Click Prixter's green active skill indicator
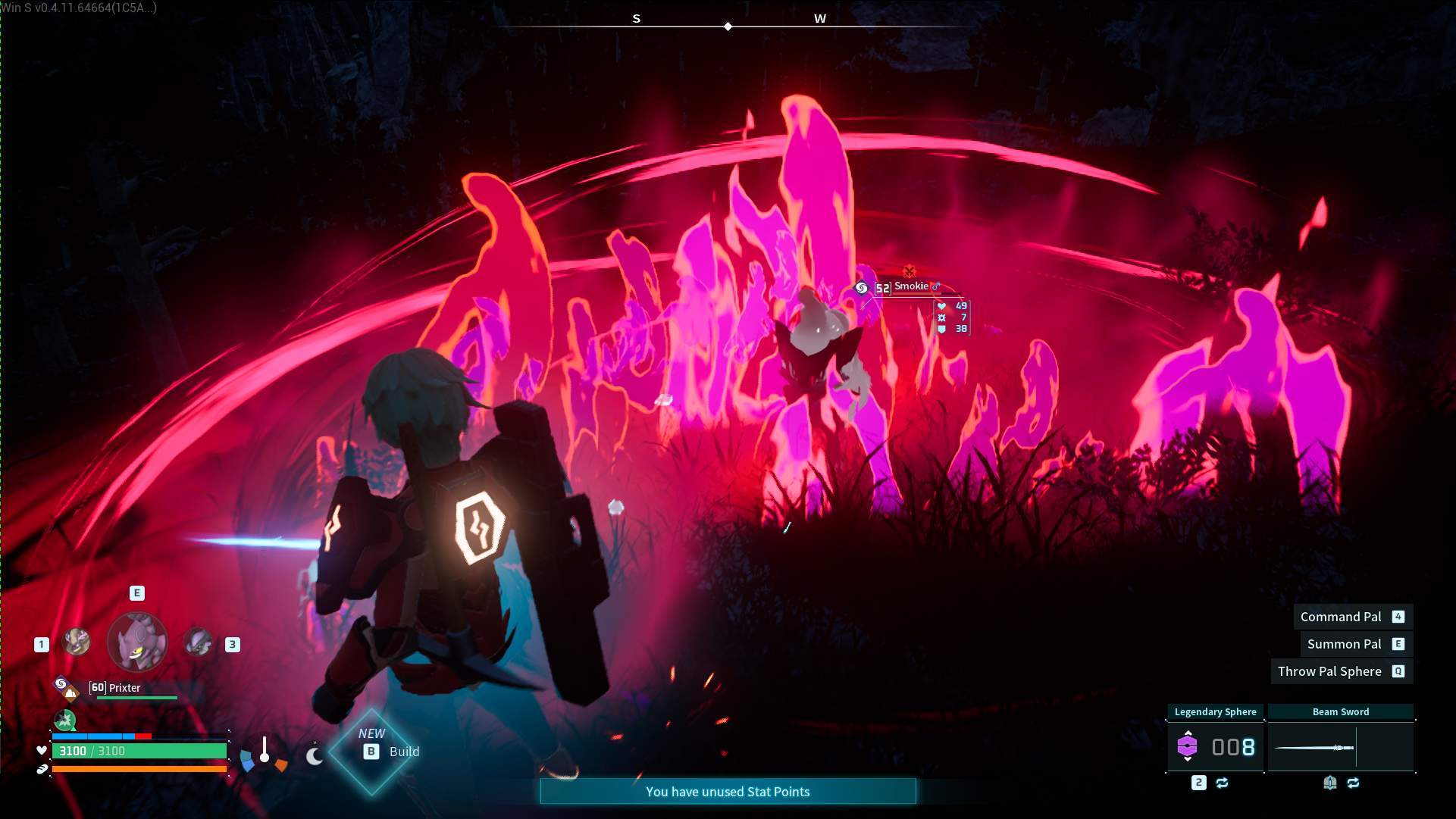 [64, 718]
